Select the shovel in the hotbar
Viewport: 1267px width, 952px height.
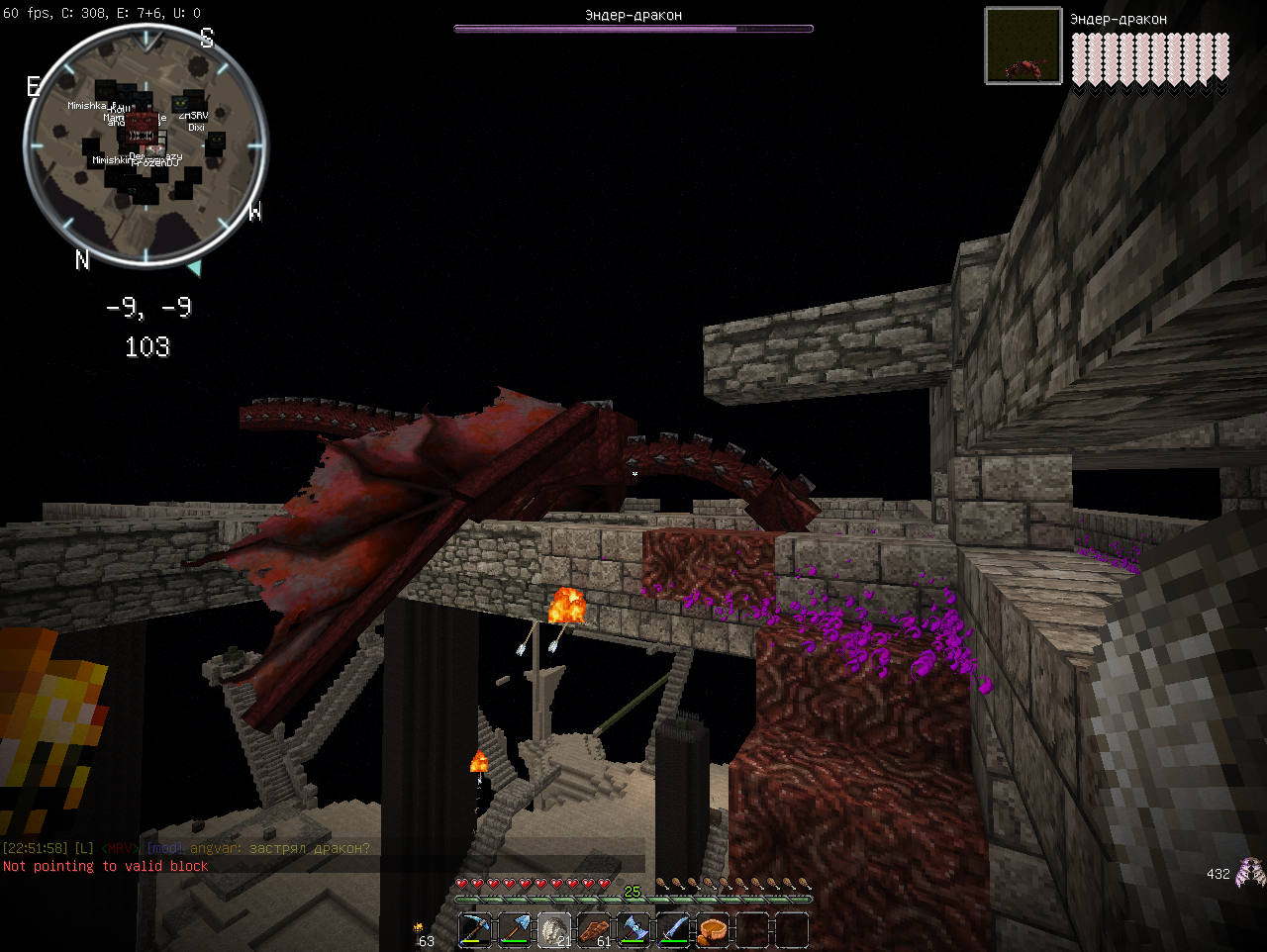pyautogui.click(x=515, y=930)
